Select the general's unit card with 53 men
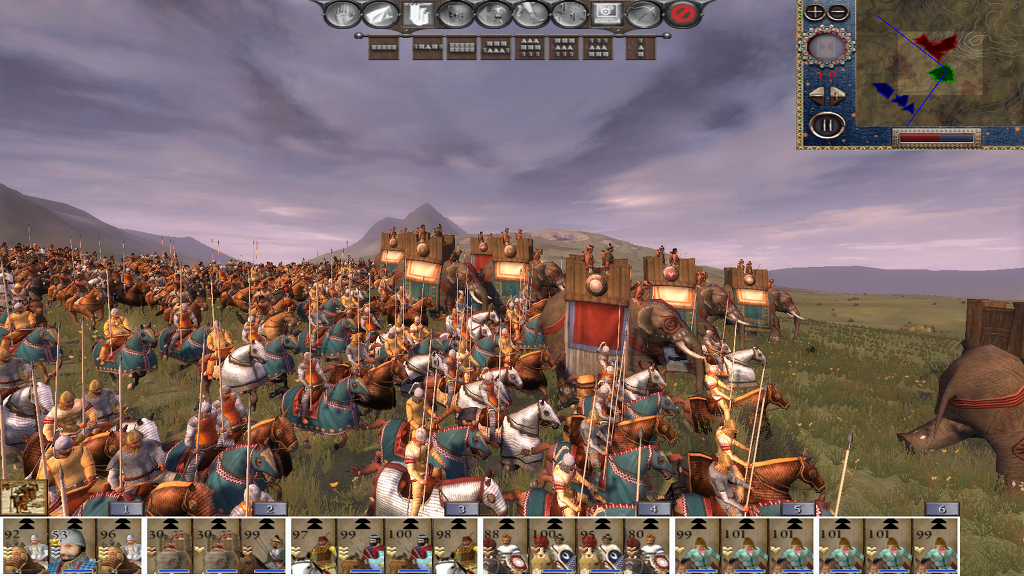Viewport: 1024px width, 576px height. 72,545
